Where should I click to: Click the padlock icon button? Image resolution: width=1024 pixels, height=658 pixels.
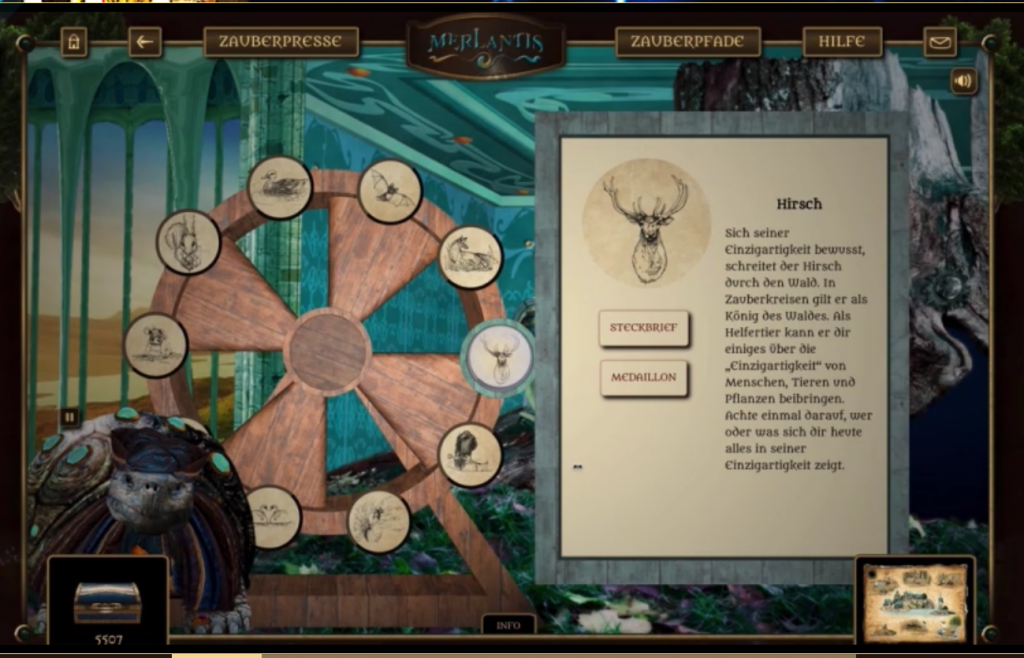tap(74, 42)
